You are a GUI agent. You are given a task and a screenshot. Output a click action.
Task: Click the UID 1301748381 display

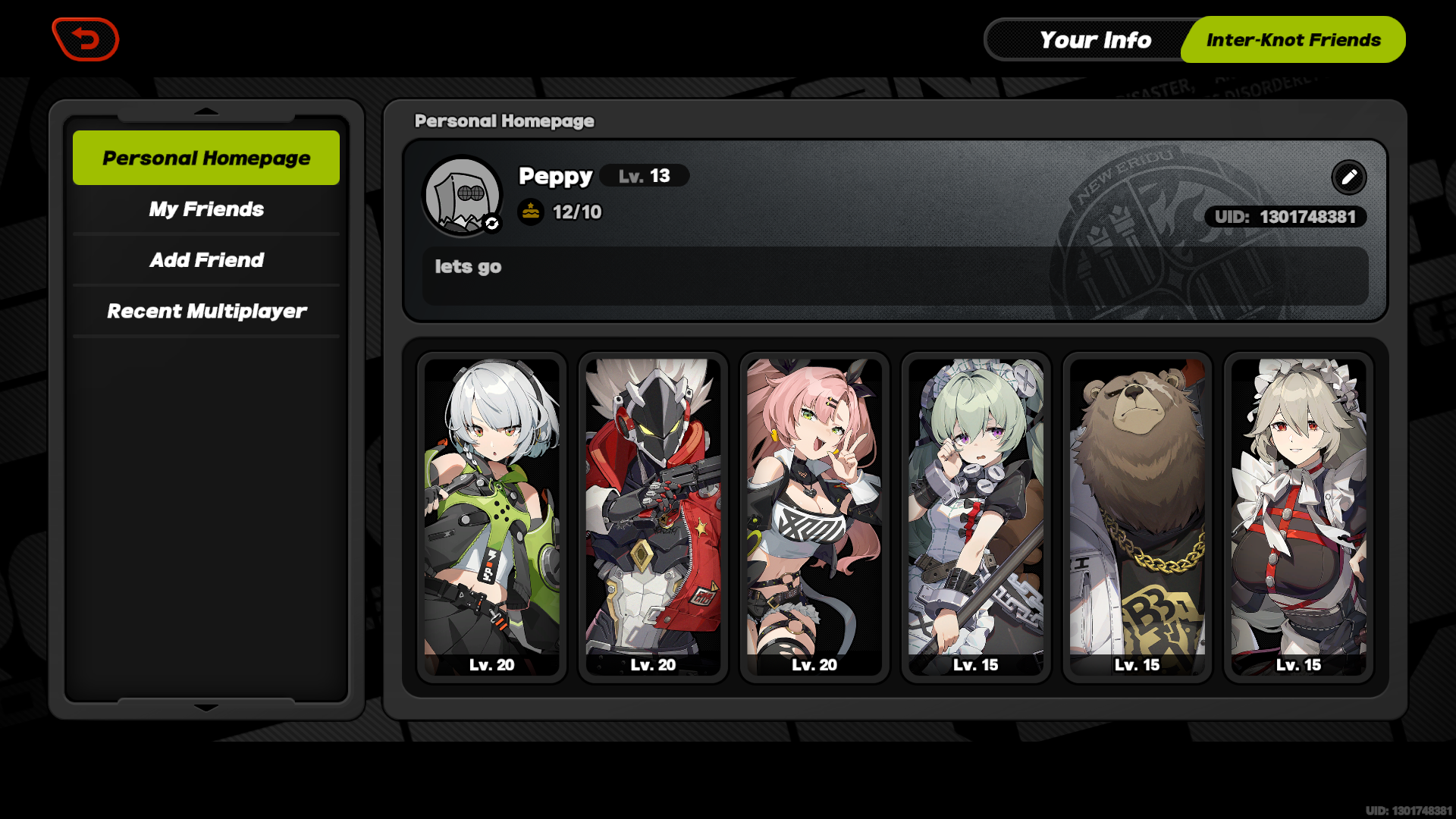(x=1285, y=217)
